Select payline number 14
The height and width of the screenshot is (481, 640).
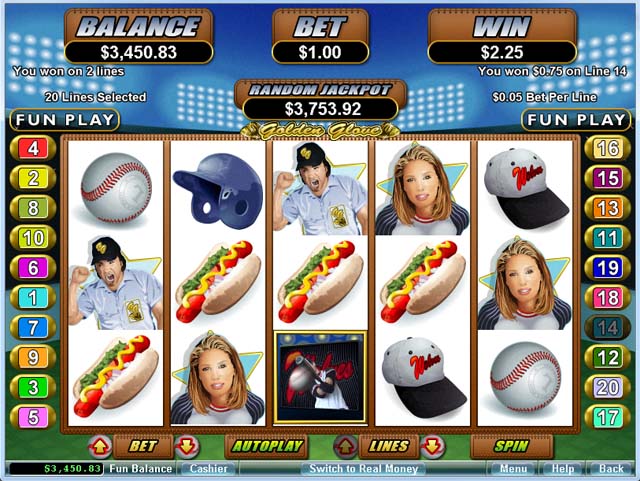click(x=607, y=327)
